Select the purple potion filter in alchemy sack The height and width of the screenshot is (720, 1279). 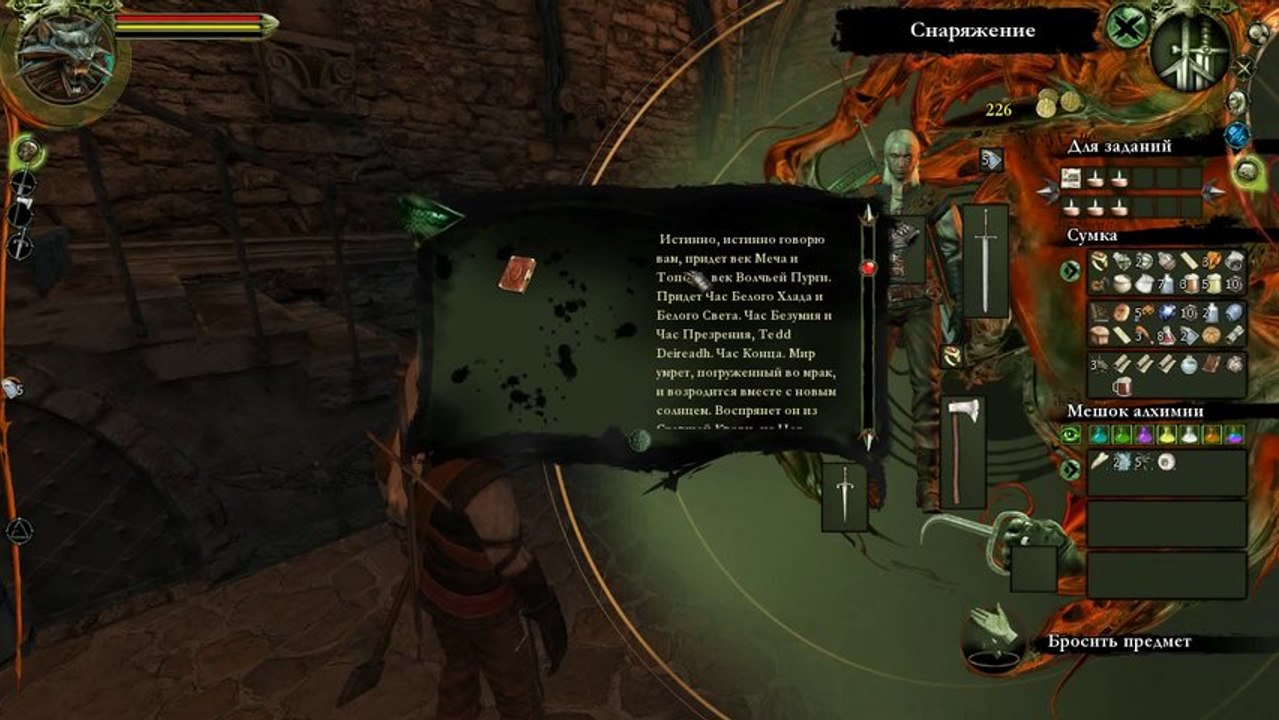coord(1144,435)
